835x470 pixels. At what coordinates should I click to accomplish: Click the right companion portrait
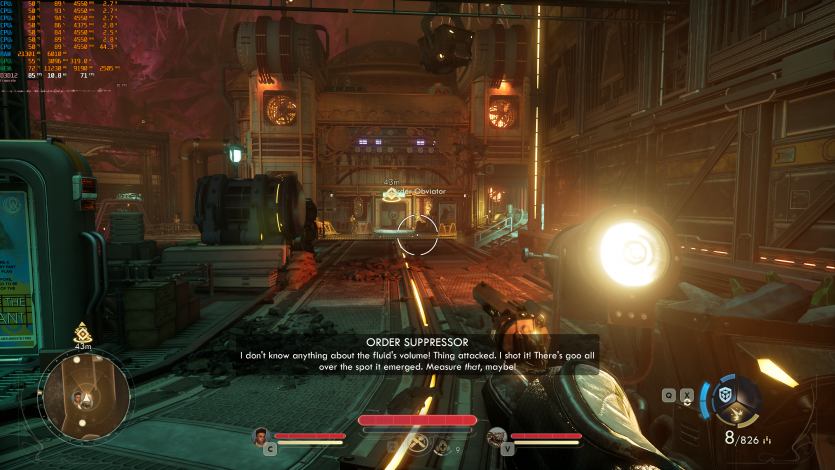[x=497, y=436]
